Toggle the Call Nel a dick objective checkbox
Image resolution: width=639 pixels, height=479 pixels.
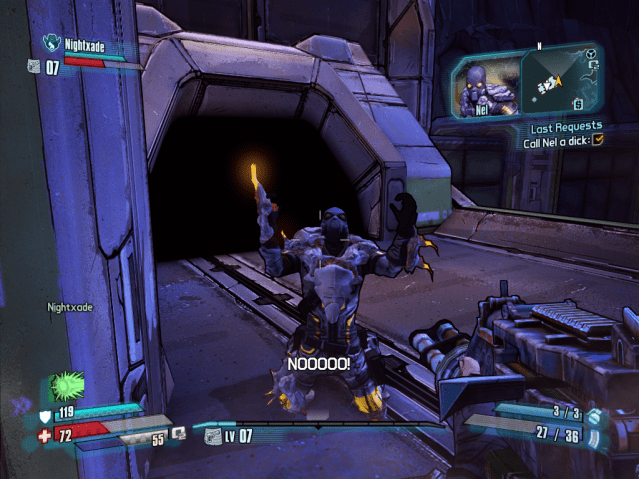598,141
